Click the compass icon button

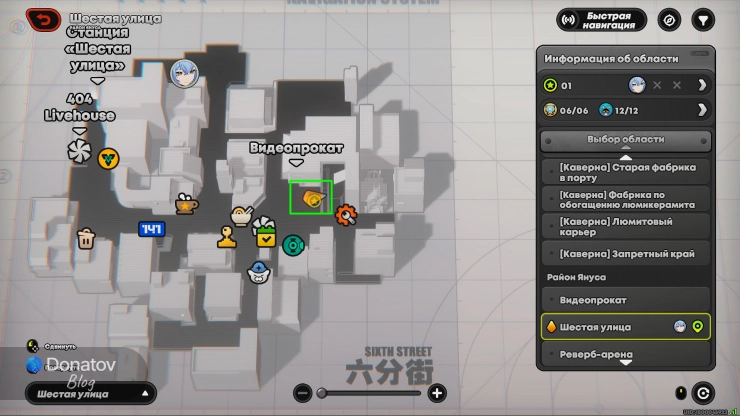click(669, 19)
